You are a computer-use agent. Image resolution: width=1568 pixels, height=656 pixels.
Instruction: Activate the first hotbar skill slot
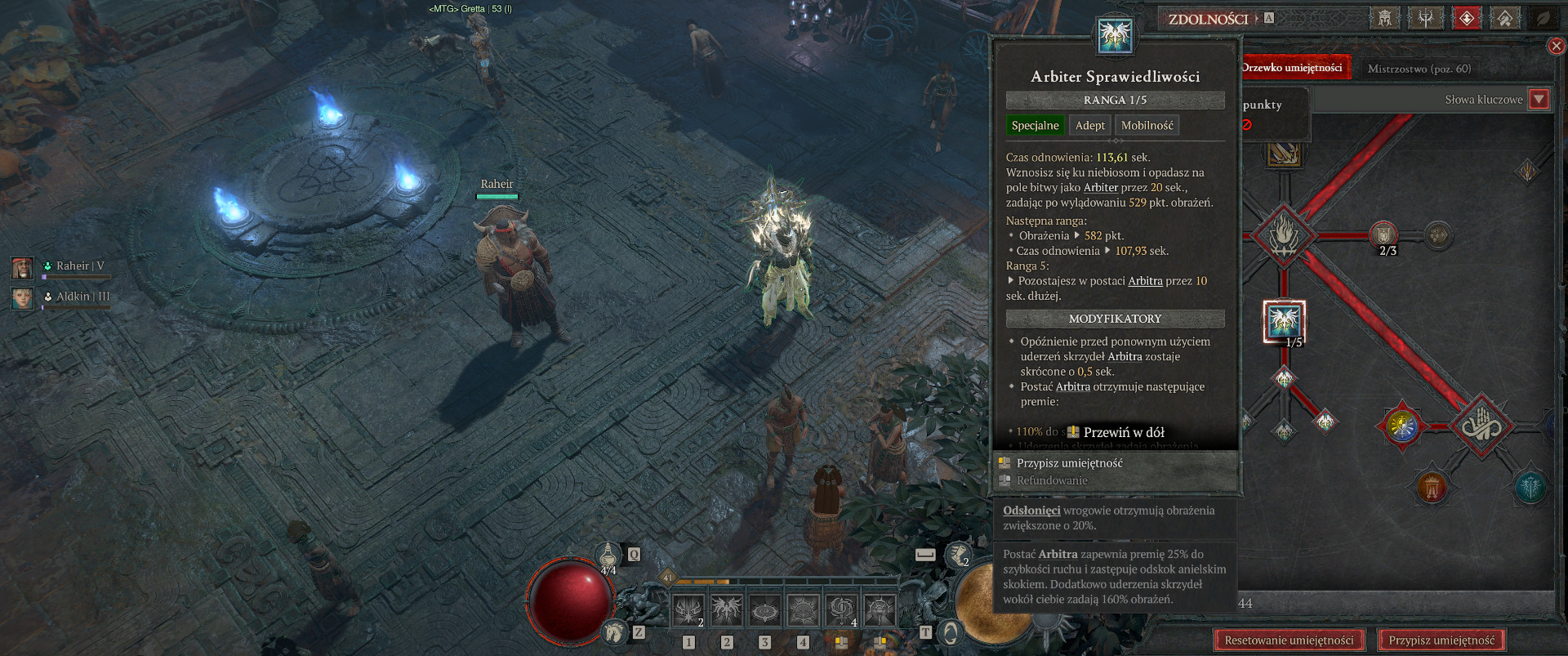(688, 610)
